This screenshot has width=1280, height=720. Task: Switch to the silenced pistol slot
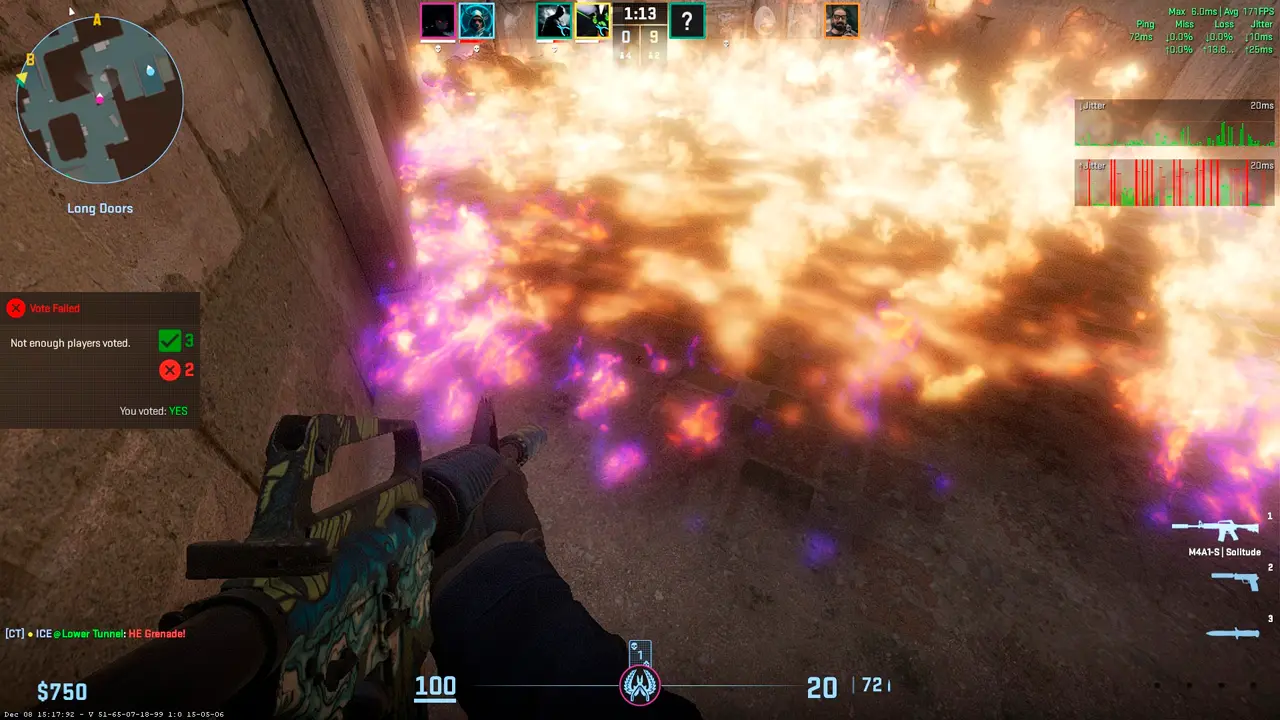pyautogui.click(x=1234, y=581)
